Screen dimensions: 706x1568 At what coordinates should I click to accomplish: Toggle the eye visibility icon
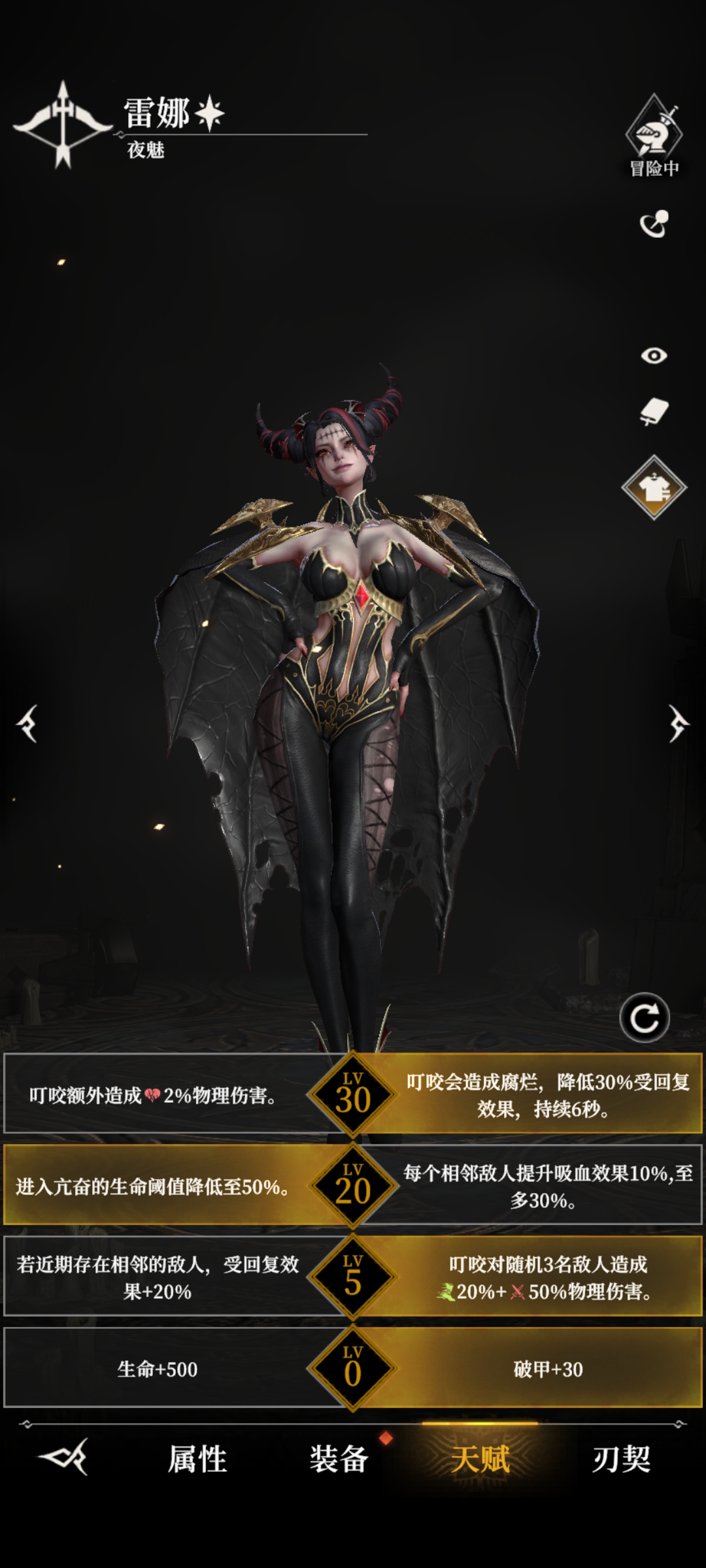[654, 355]
